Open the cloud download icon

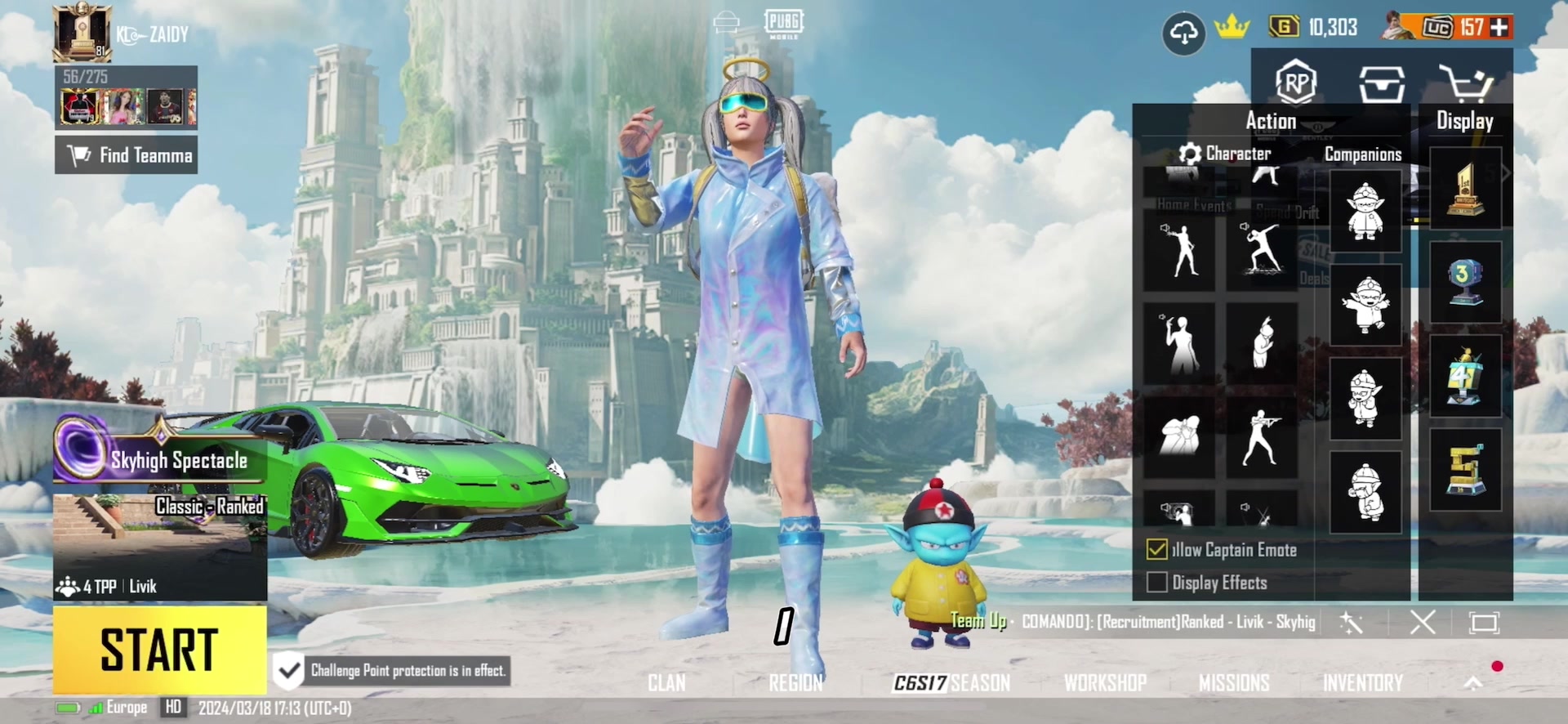tap(1183, 34)
